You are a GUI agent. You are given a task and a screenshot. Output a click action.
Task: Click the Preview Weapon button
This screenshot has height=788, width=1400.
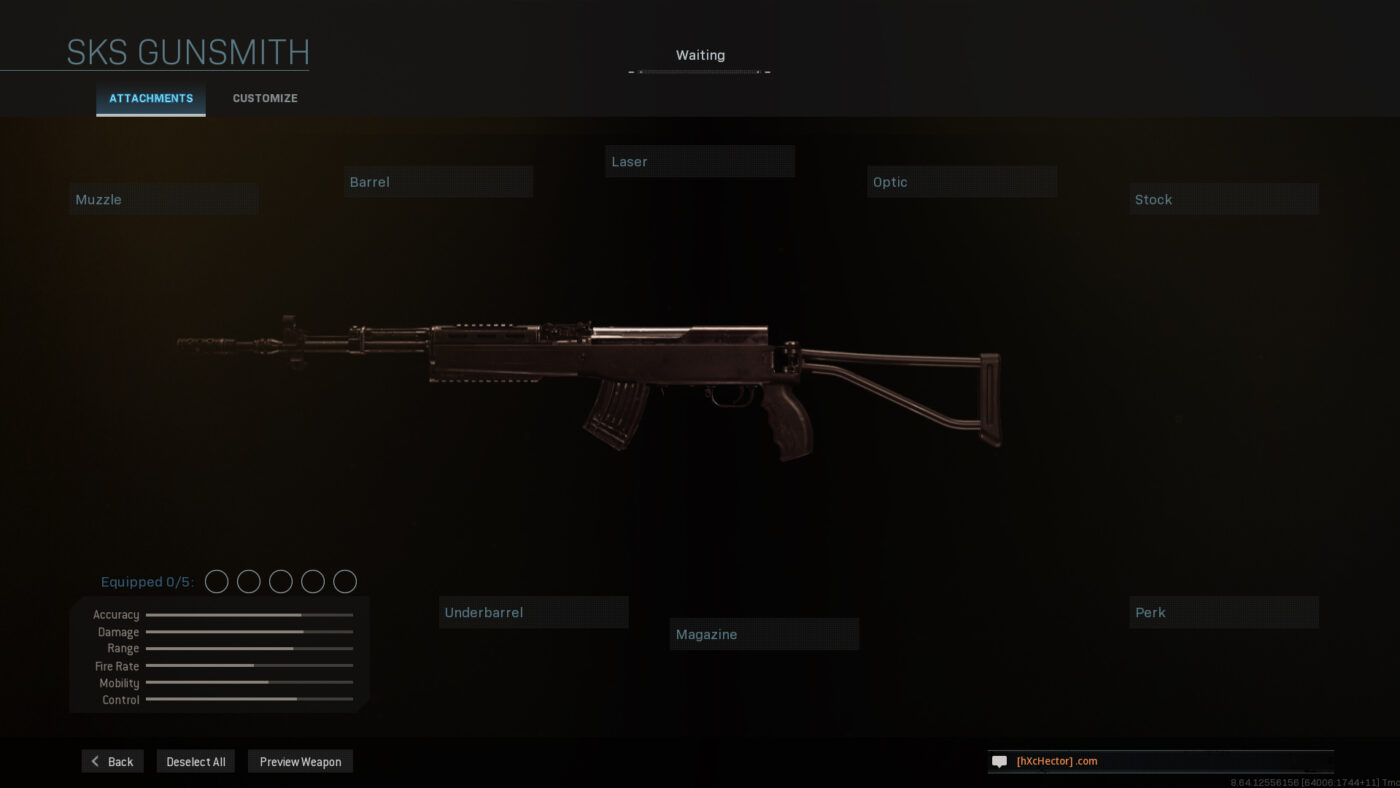(299, 760)
